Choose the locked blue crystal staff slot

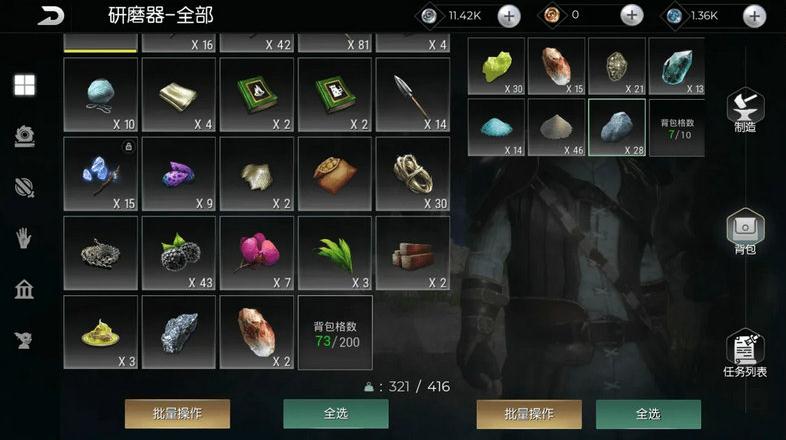click(x=100, y=174)
